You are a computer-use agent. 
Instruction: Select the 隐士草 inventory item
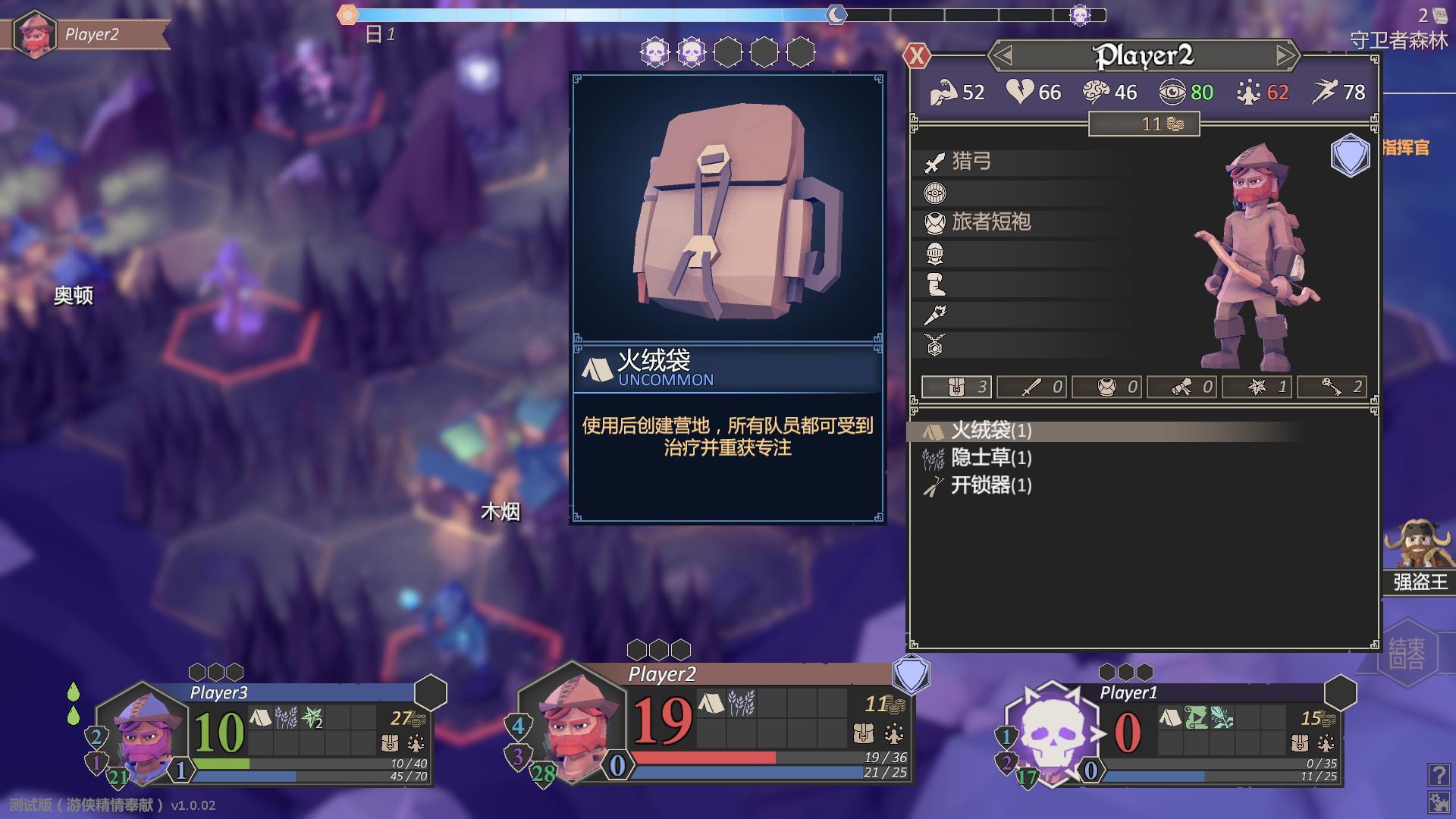pyautogui.click(x=991, y=458)
